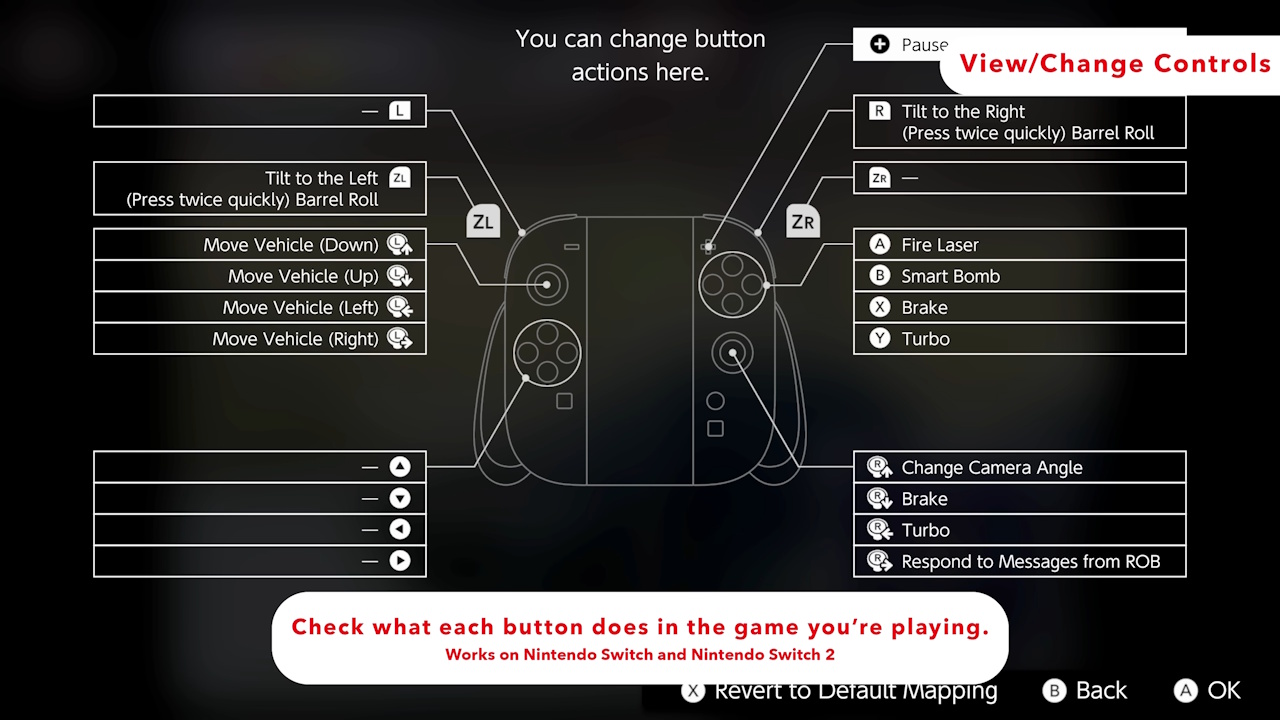The image size is (1280, 720).
Task: Open the d-pad Up direction mapping
Action: click(x=259, y=466)
